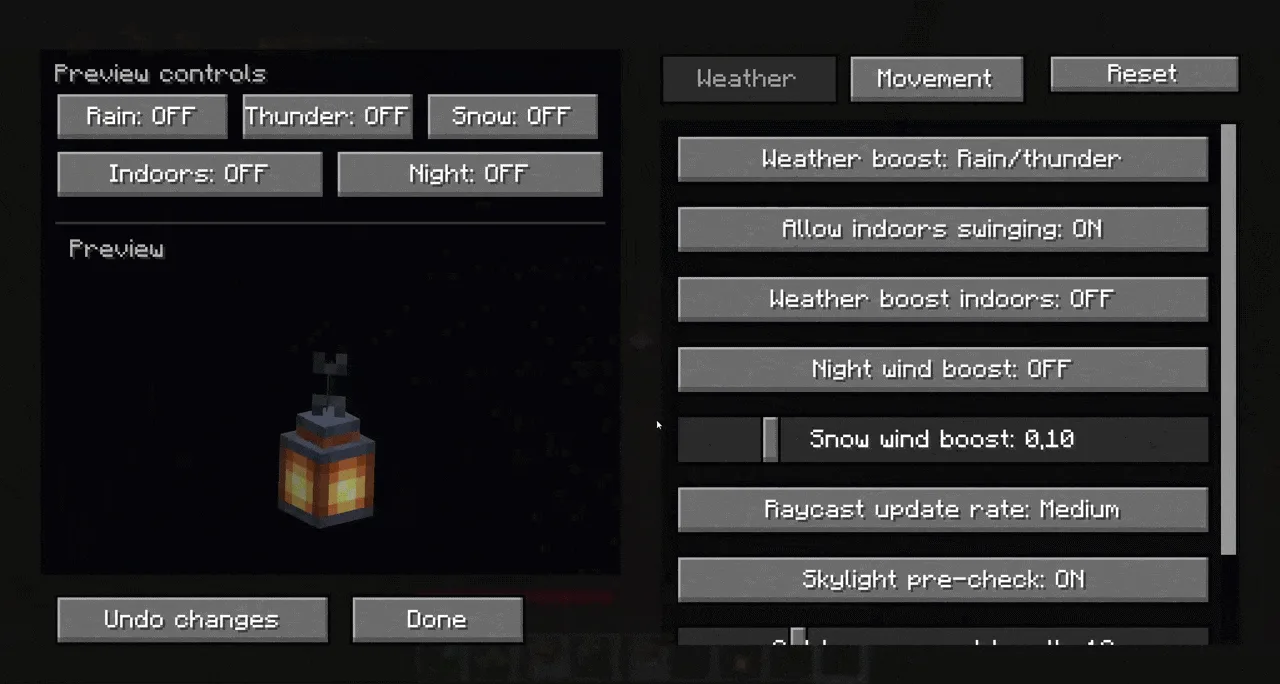Toggle Skylight pre-check option
Viewport: 1280px width, 684px height.
pos(942,579)
